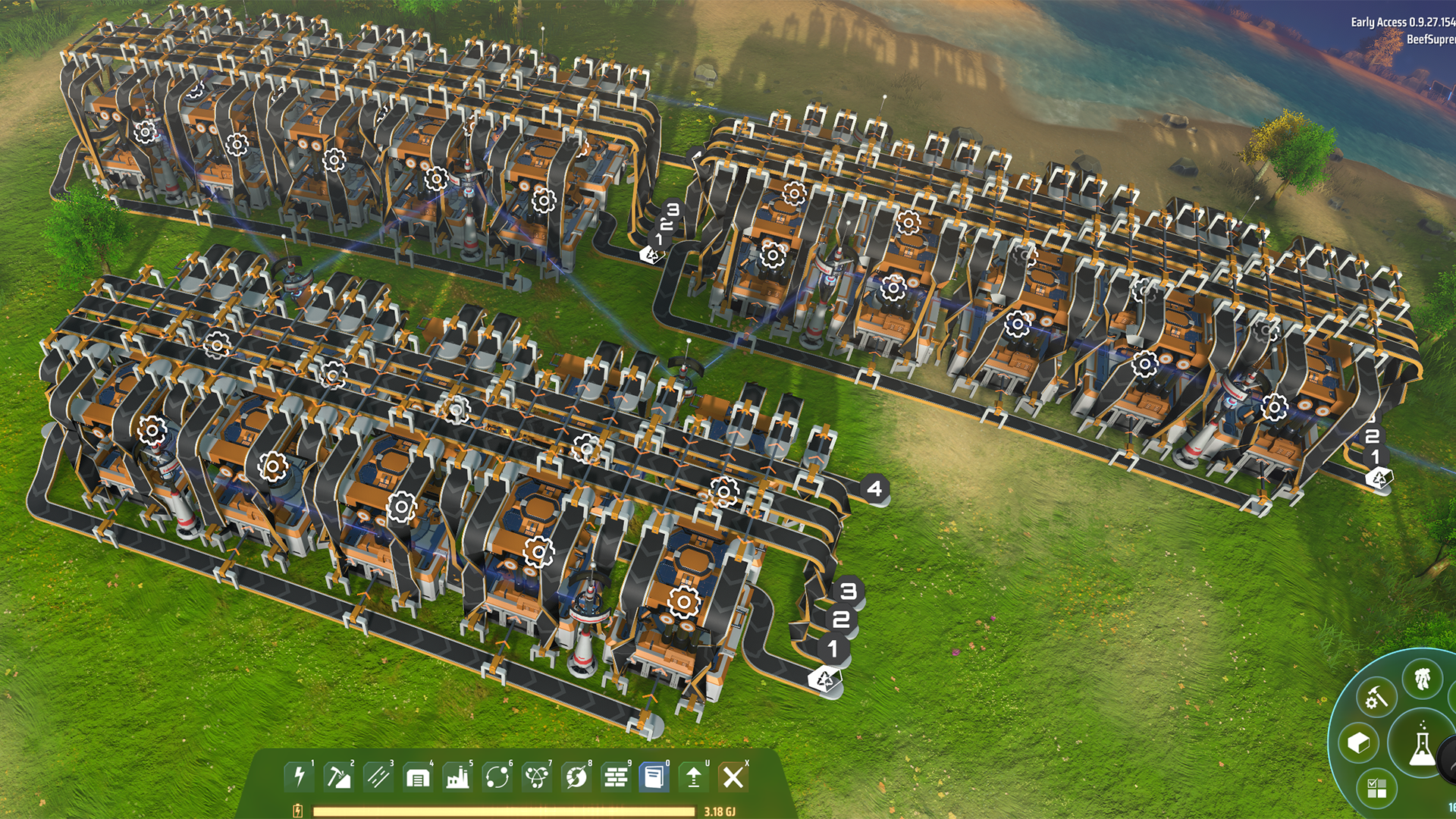Open the brick foundation build category
The height and width of the screenshot is (819, 1456).
[615, 777]
